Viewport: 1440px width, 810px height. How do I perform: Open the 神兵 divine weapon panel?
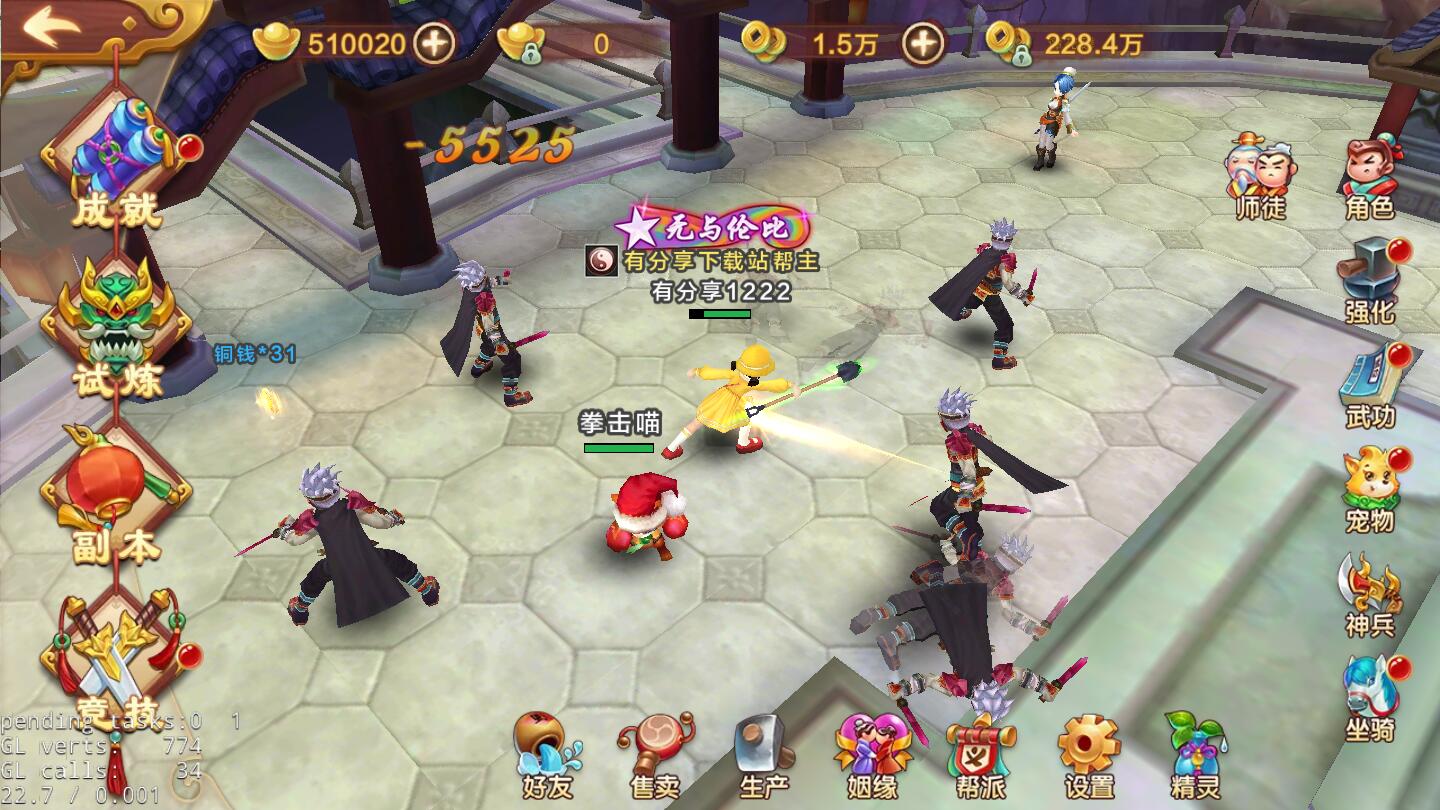[1369, 594]
